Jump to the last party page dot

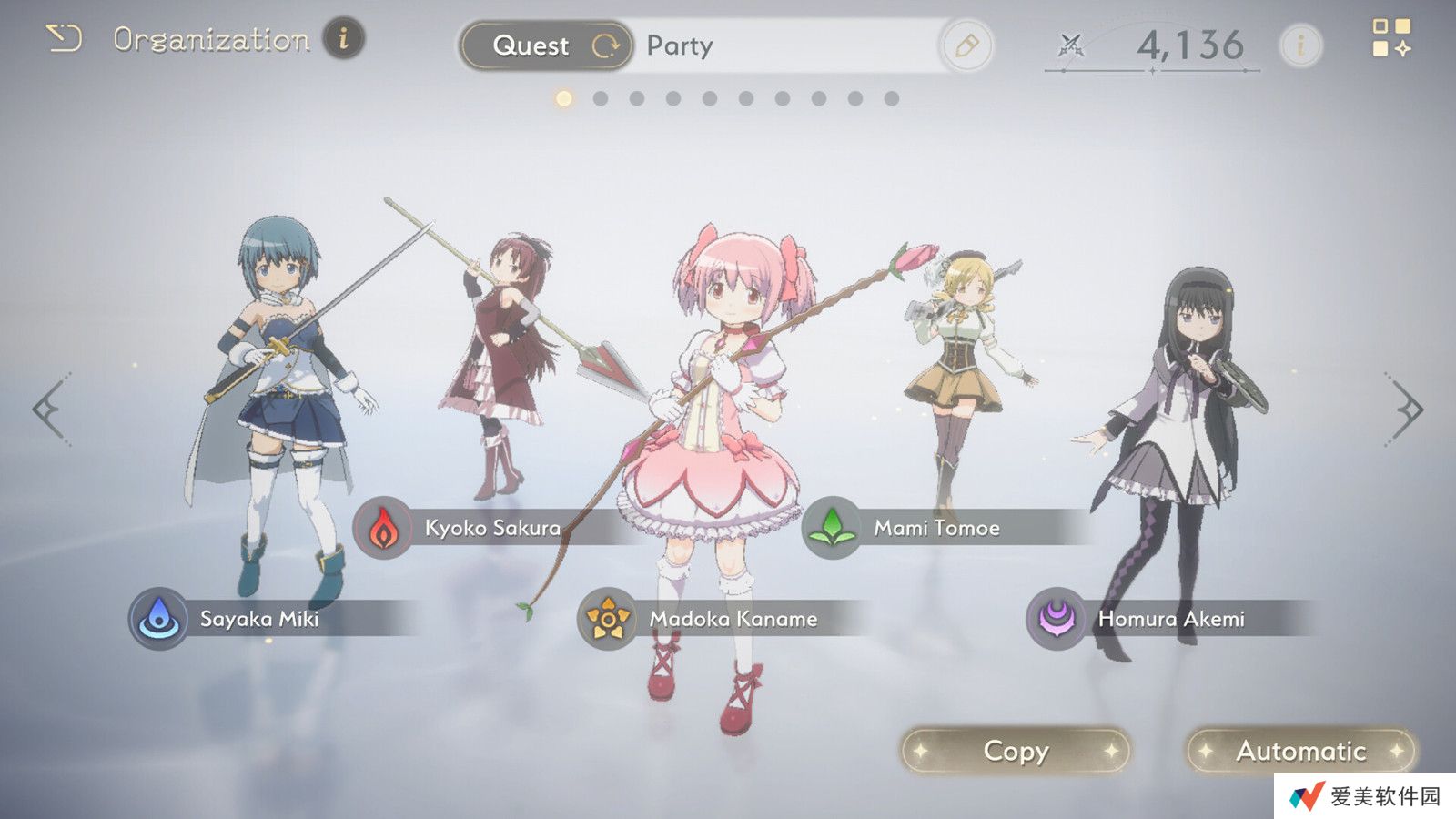click(892, 98)
